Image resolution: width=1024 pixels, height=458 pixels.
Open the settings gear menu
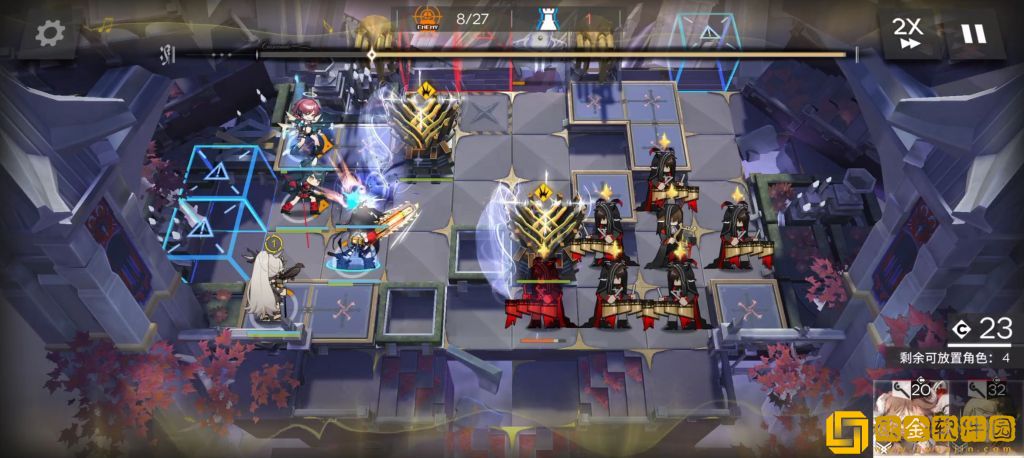[50, 33]
